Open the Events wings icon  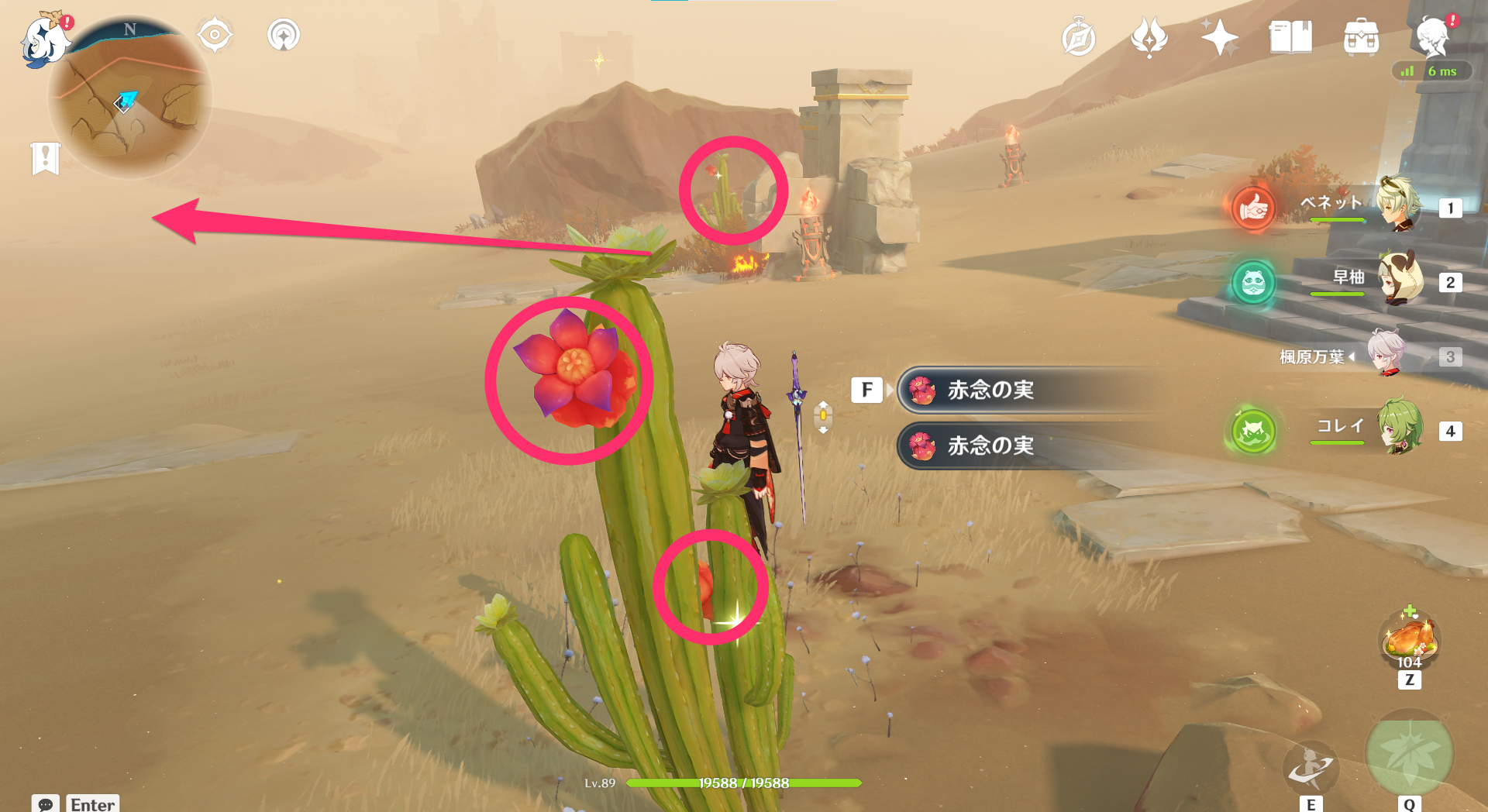(x=1151, y=37)
